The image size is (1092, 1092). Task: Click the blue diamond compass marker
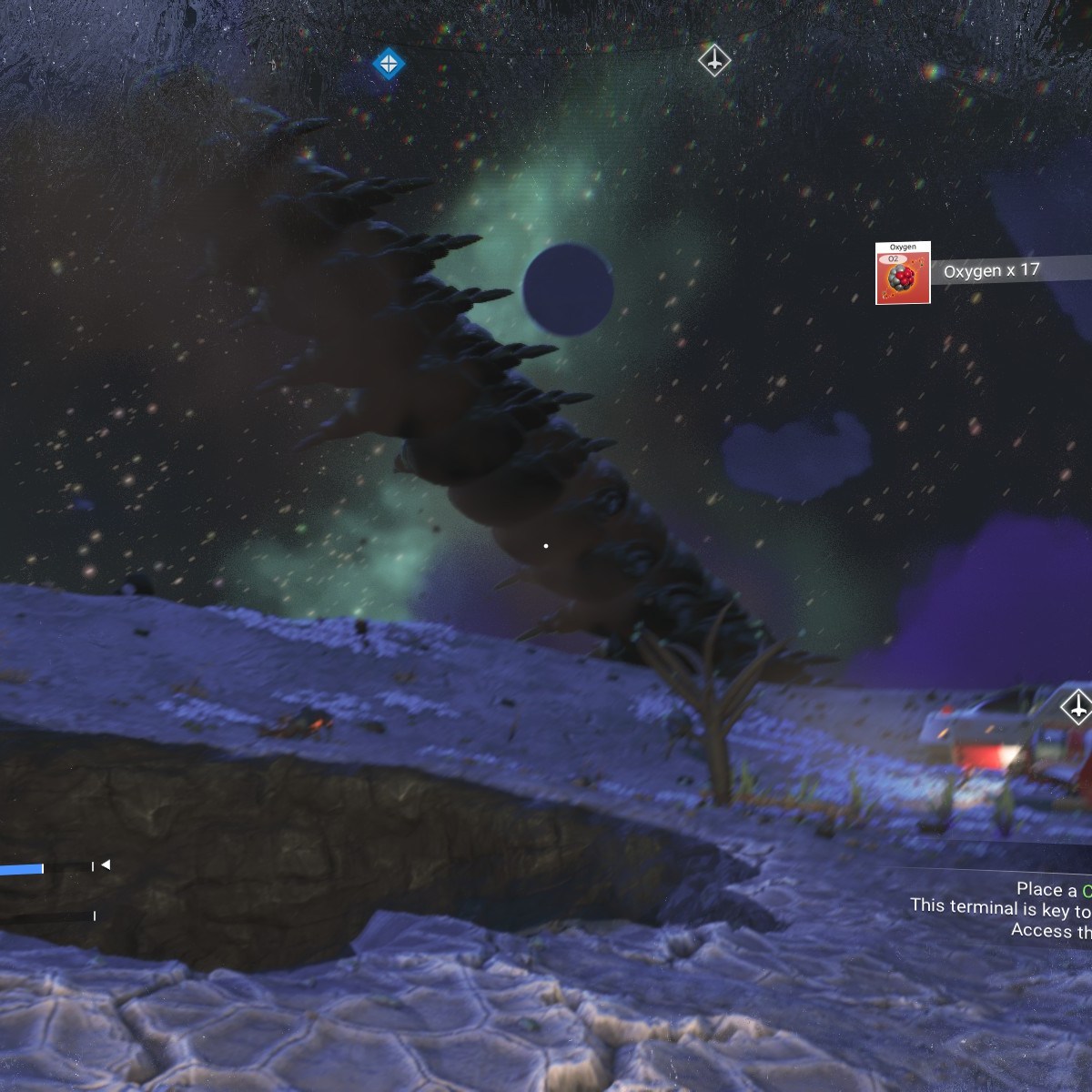[x=389, y=64]
